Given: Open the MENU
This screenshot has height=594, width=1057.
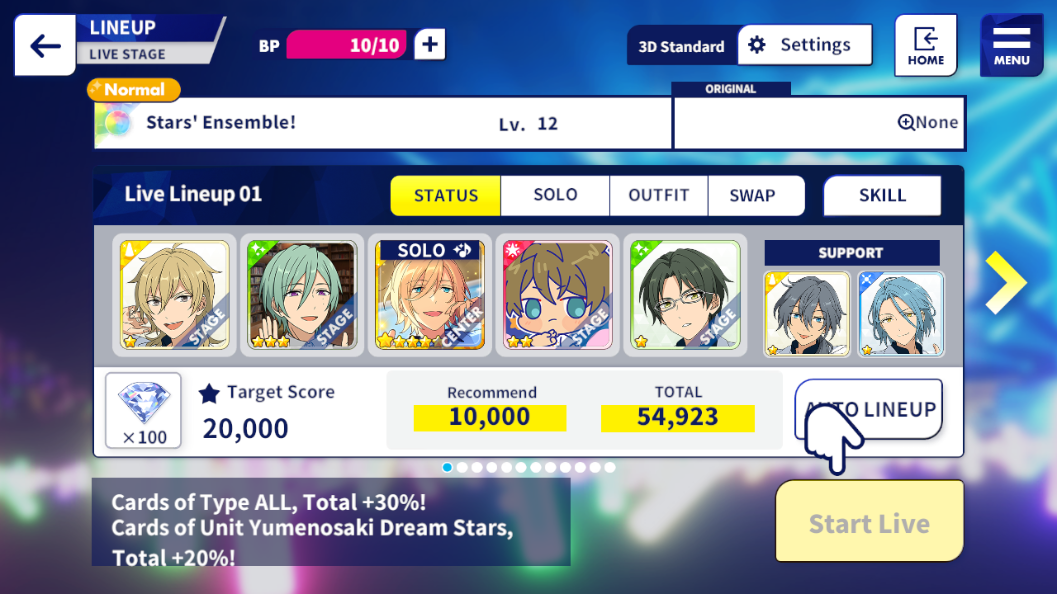Looking at the screenshot, I should pyautogui.click(x=1011, y=46).
